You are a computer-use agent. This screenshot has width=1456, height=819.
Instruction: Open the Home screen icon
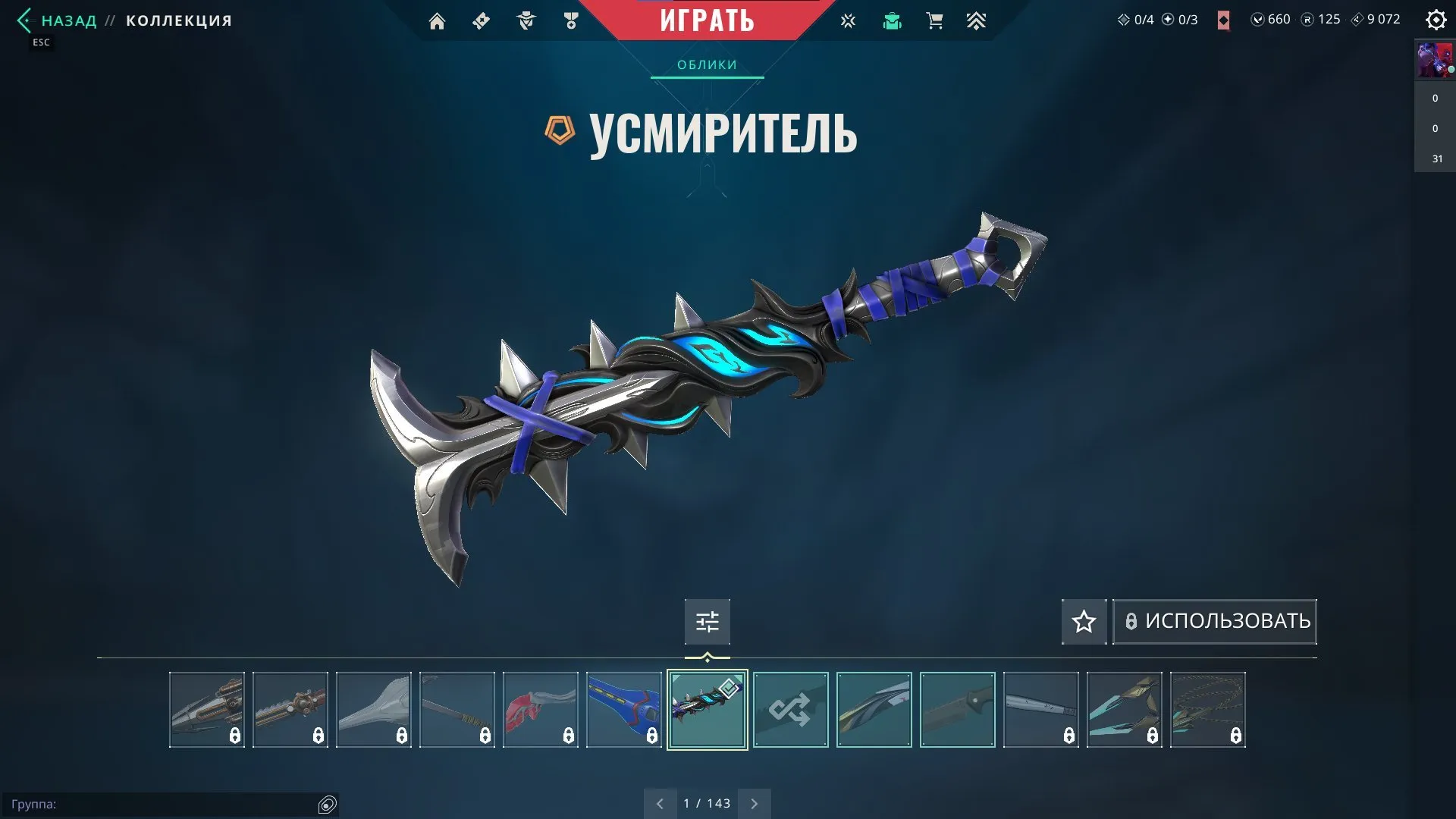[x=437, y=20]
